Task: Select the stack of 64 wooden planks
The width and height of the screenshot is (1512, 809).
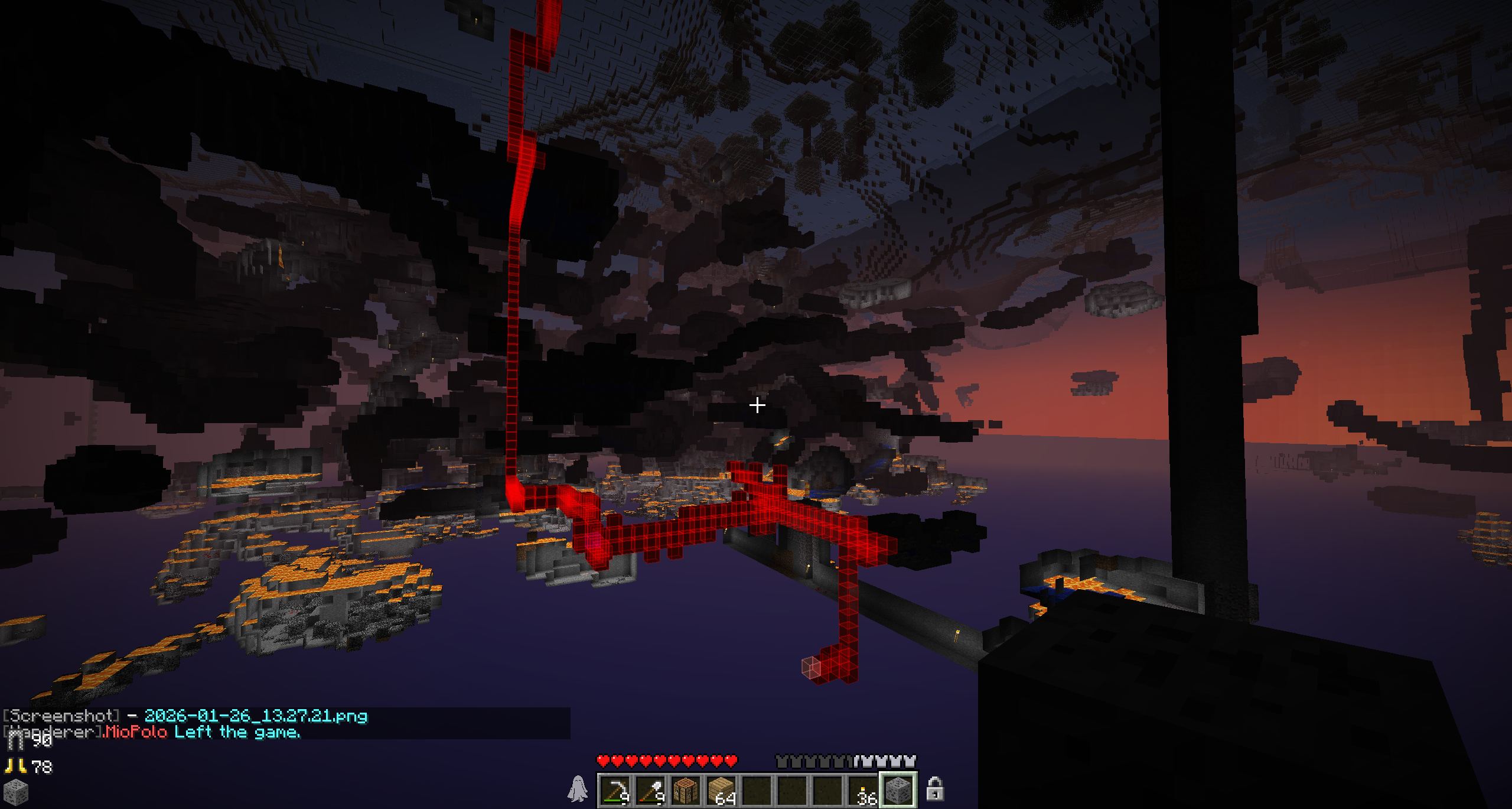Action: click(x=721, y=790)
